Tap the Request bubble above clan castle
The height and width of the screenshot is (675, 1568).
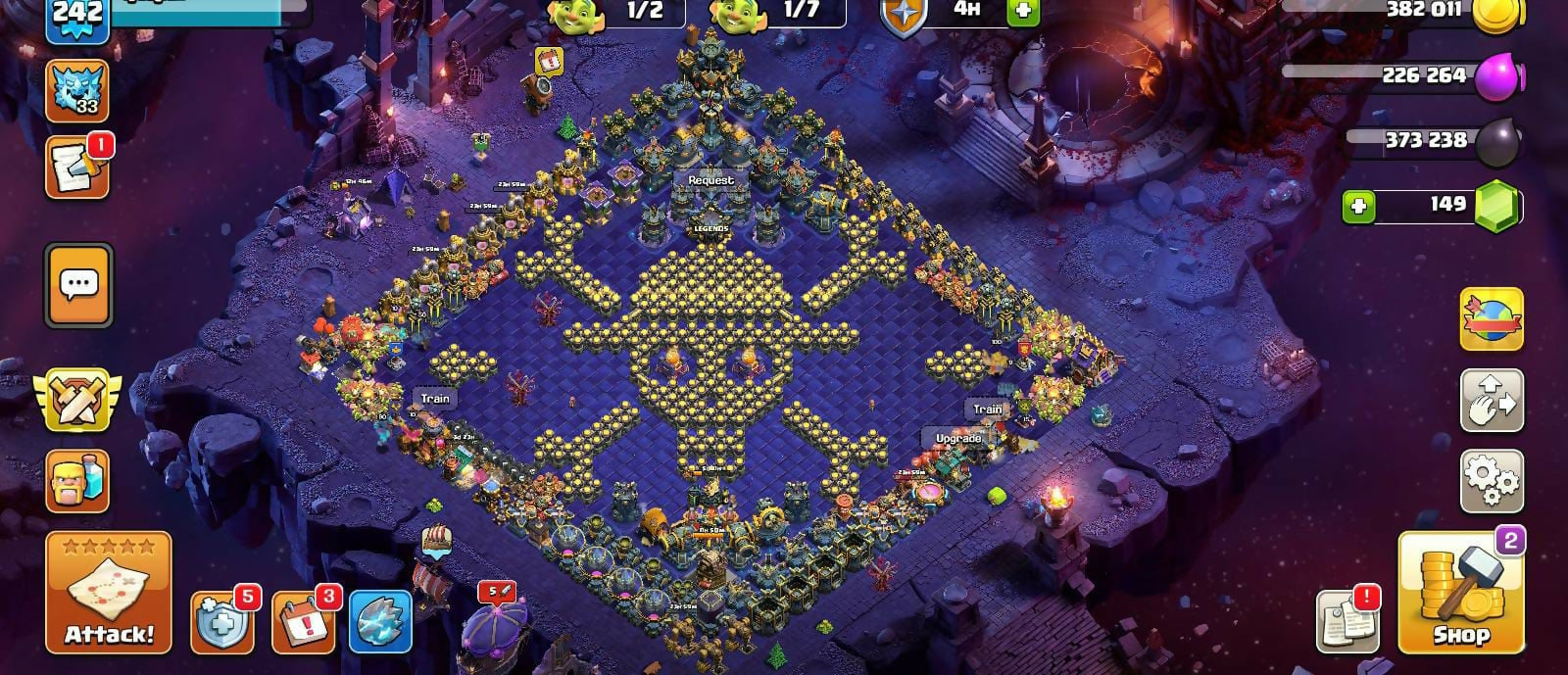tap(710, 180)
